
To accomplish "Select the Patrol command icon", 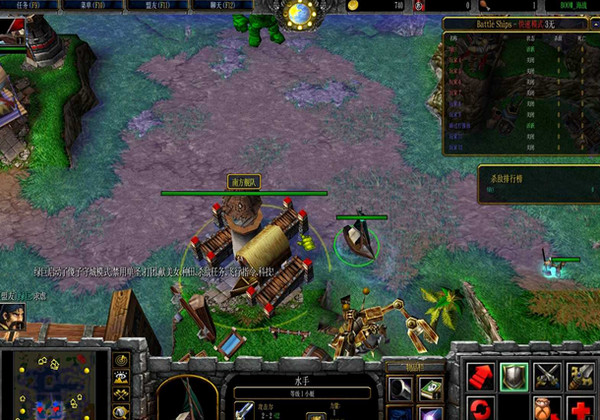I will (580, 375).
